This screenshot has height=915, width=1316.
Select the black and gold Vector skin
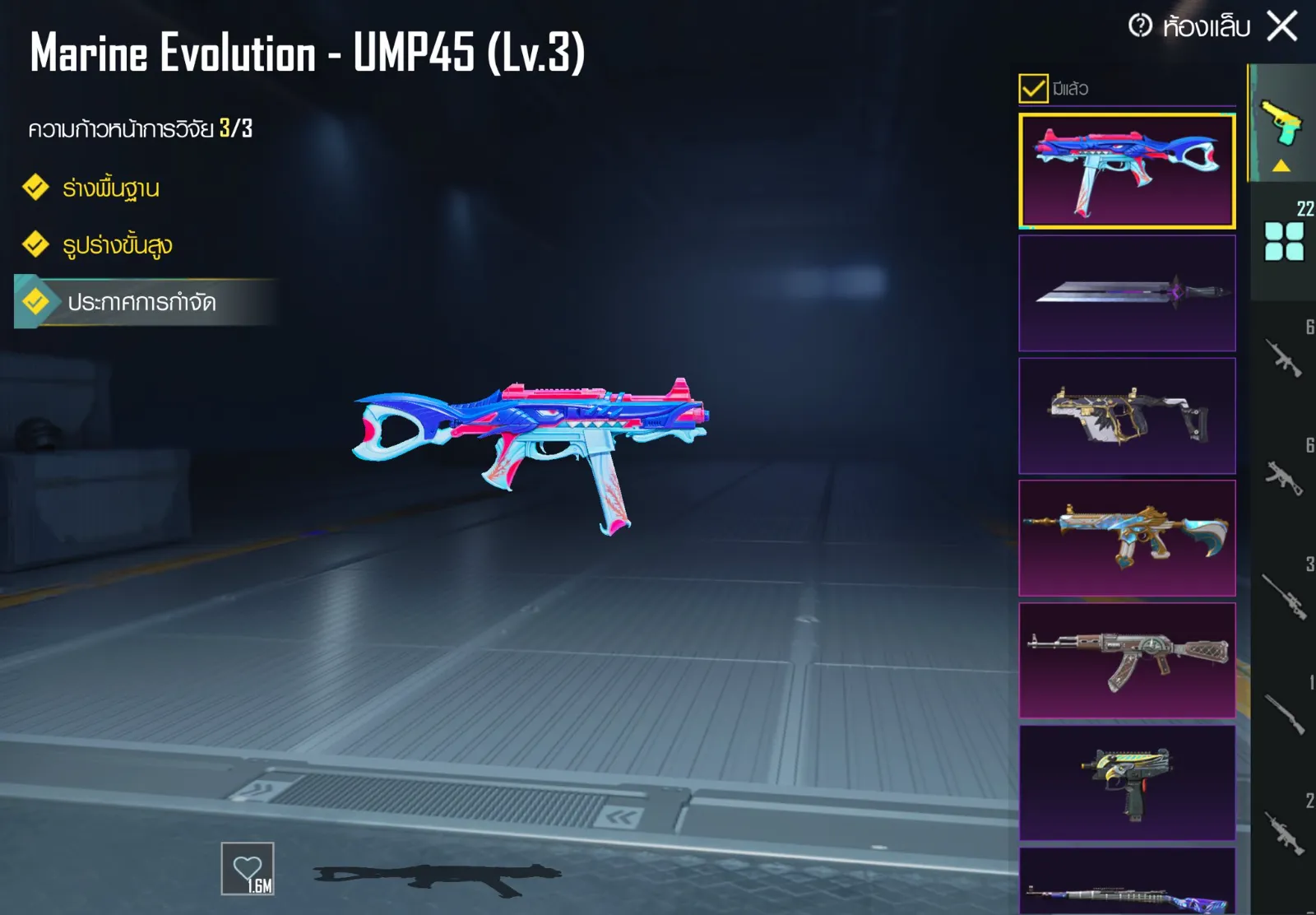pos(1127,416)
